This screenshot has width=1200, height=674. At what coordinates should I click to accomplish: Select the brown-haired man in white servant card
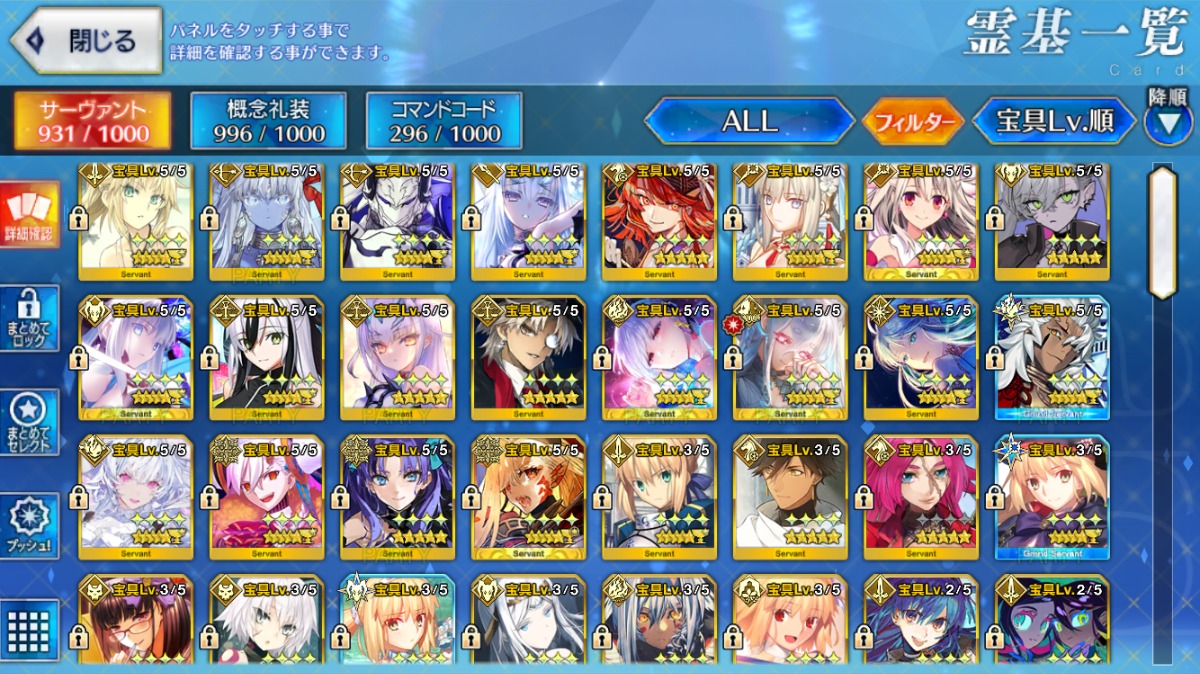coord(790,497)
